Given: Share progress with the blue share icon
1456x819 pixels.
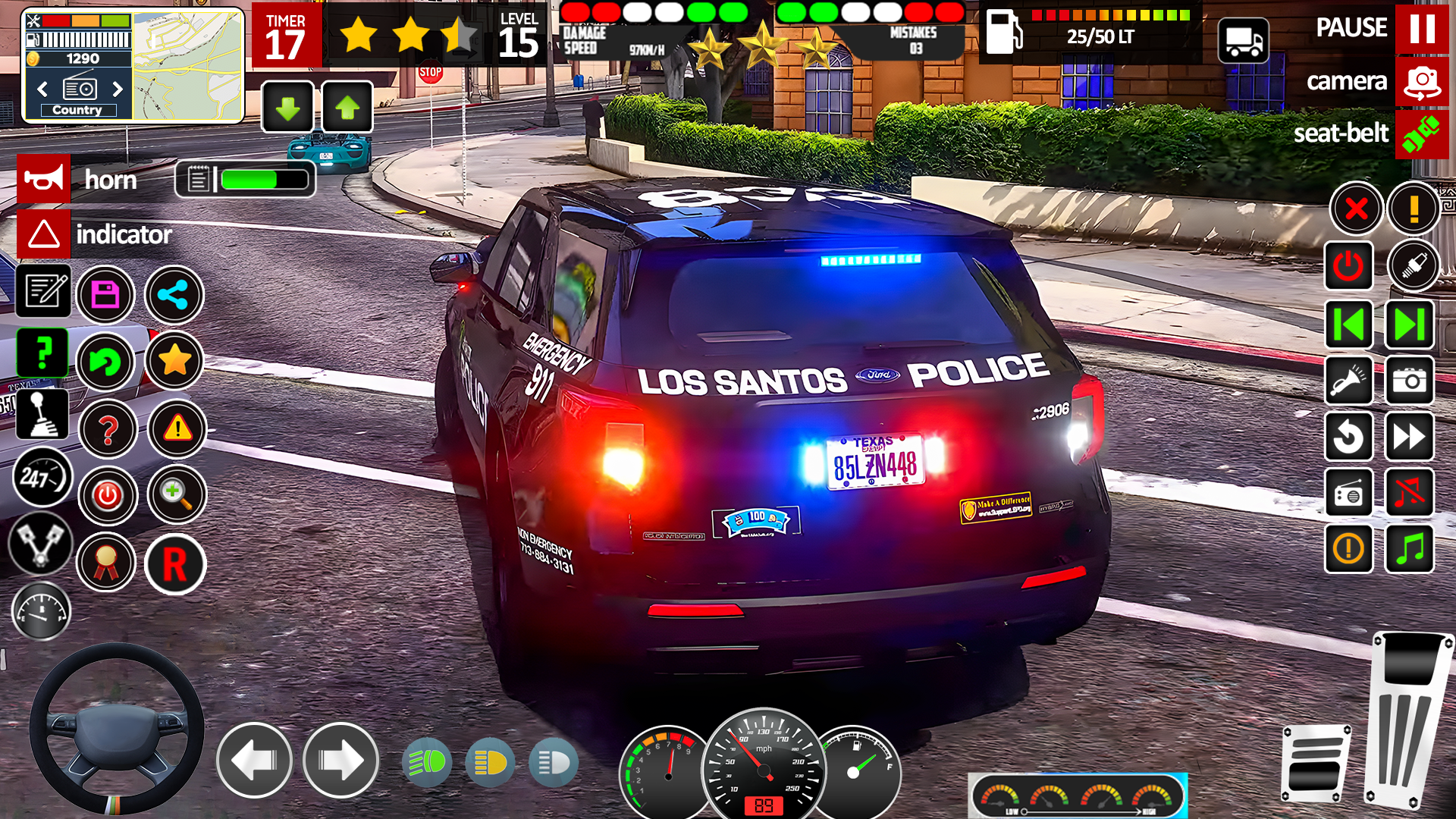Looking at the screenshot, I should coord(174,295).
